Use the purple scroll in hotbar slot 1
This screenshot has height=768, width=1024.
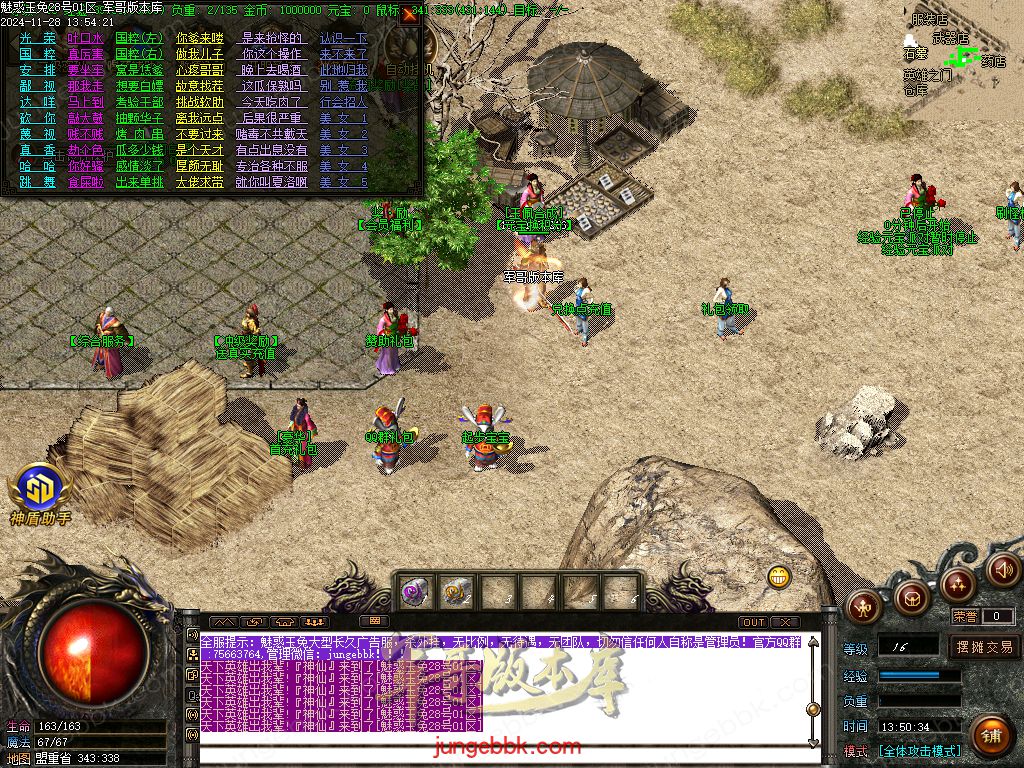[x=416, y=592]
